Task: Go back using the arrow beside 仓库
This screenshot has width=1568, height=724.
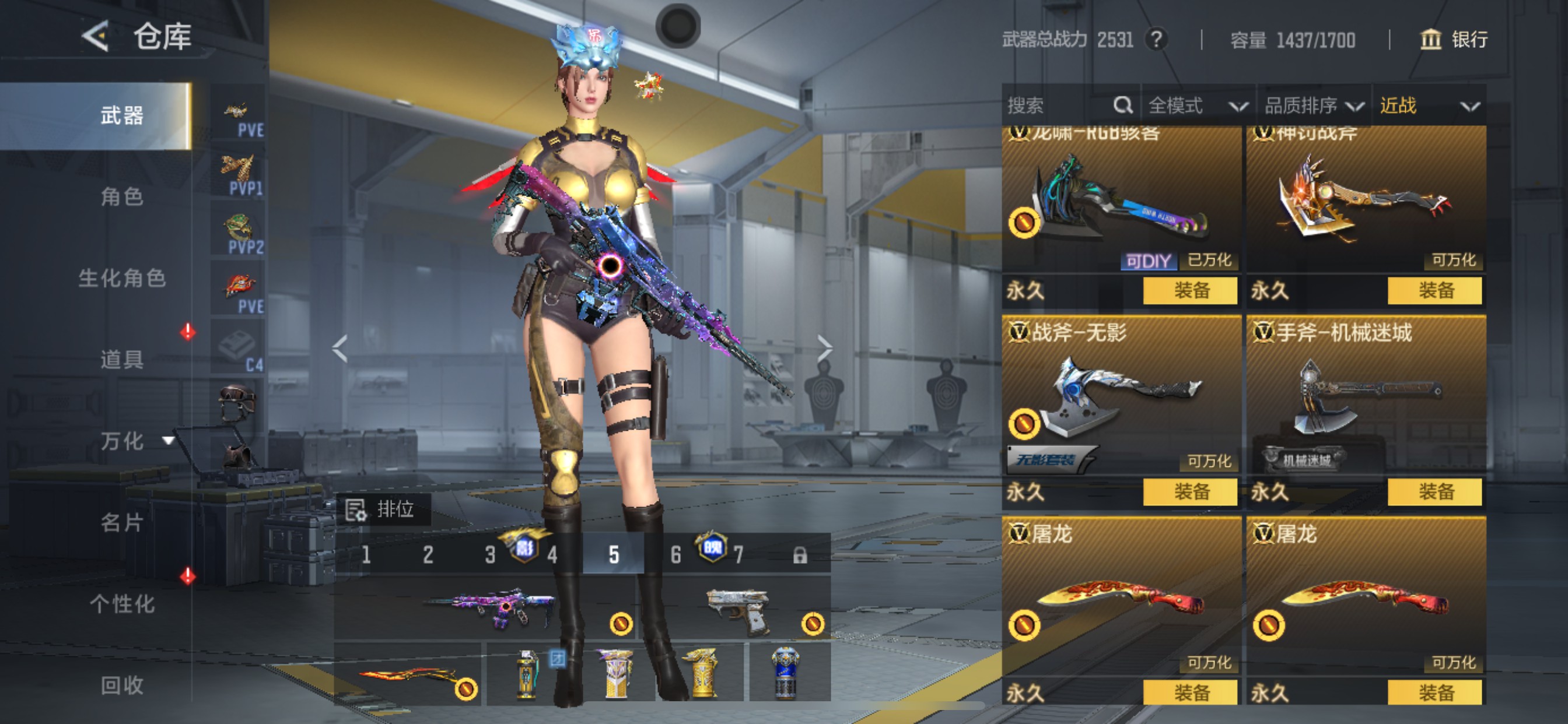Action: pos(96,36)
